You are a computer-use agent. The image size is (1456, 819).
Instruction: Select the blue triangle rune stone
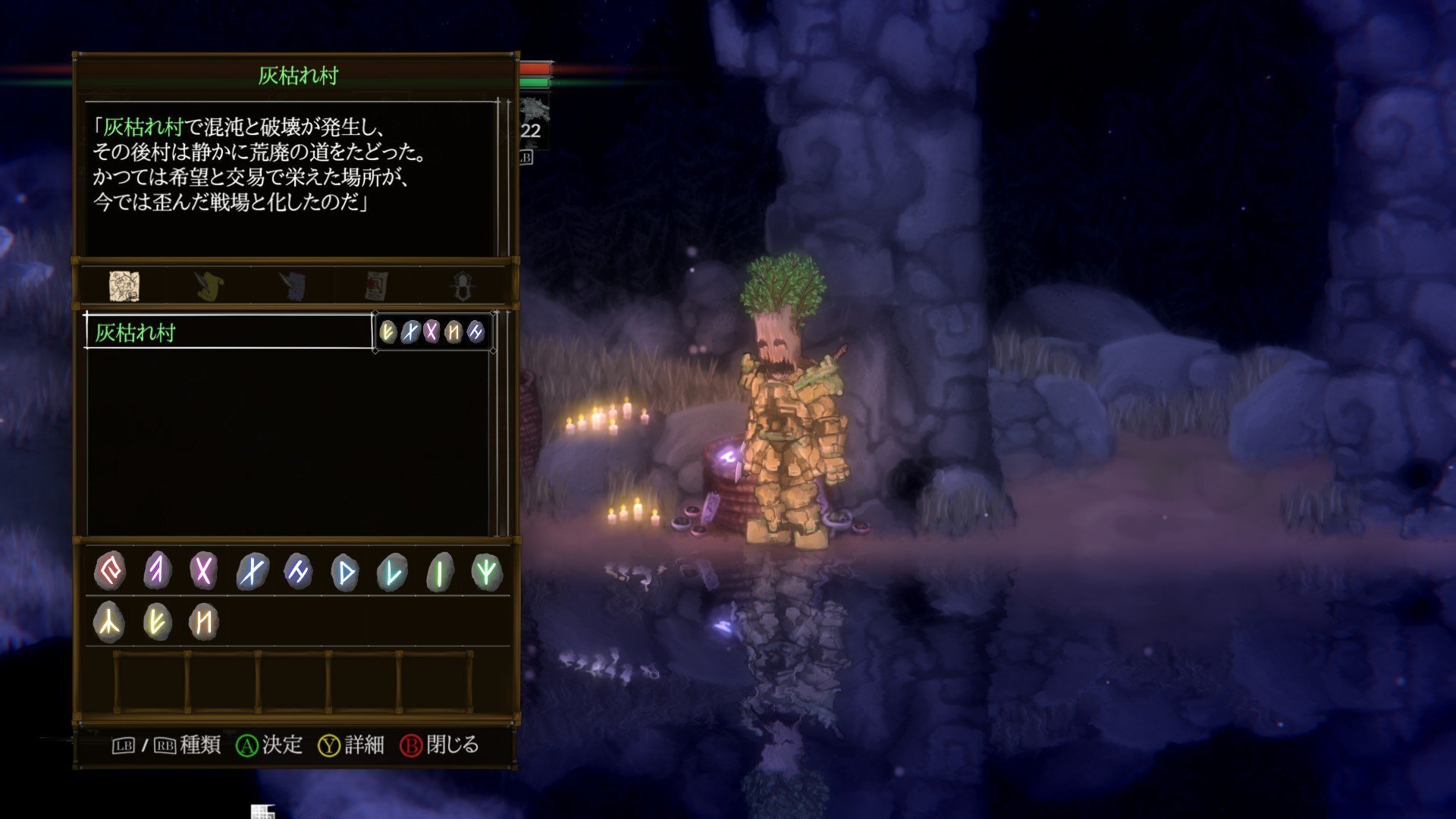[x=345, y=572]
